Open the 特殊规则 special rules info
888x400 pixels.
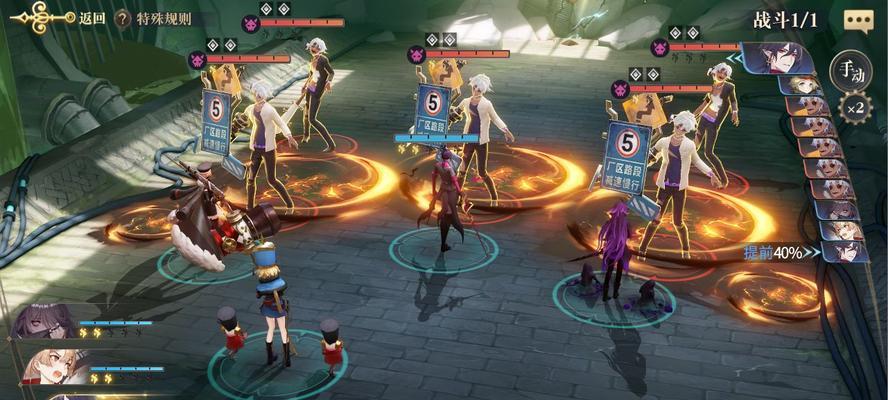[x=155, y=18]
